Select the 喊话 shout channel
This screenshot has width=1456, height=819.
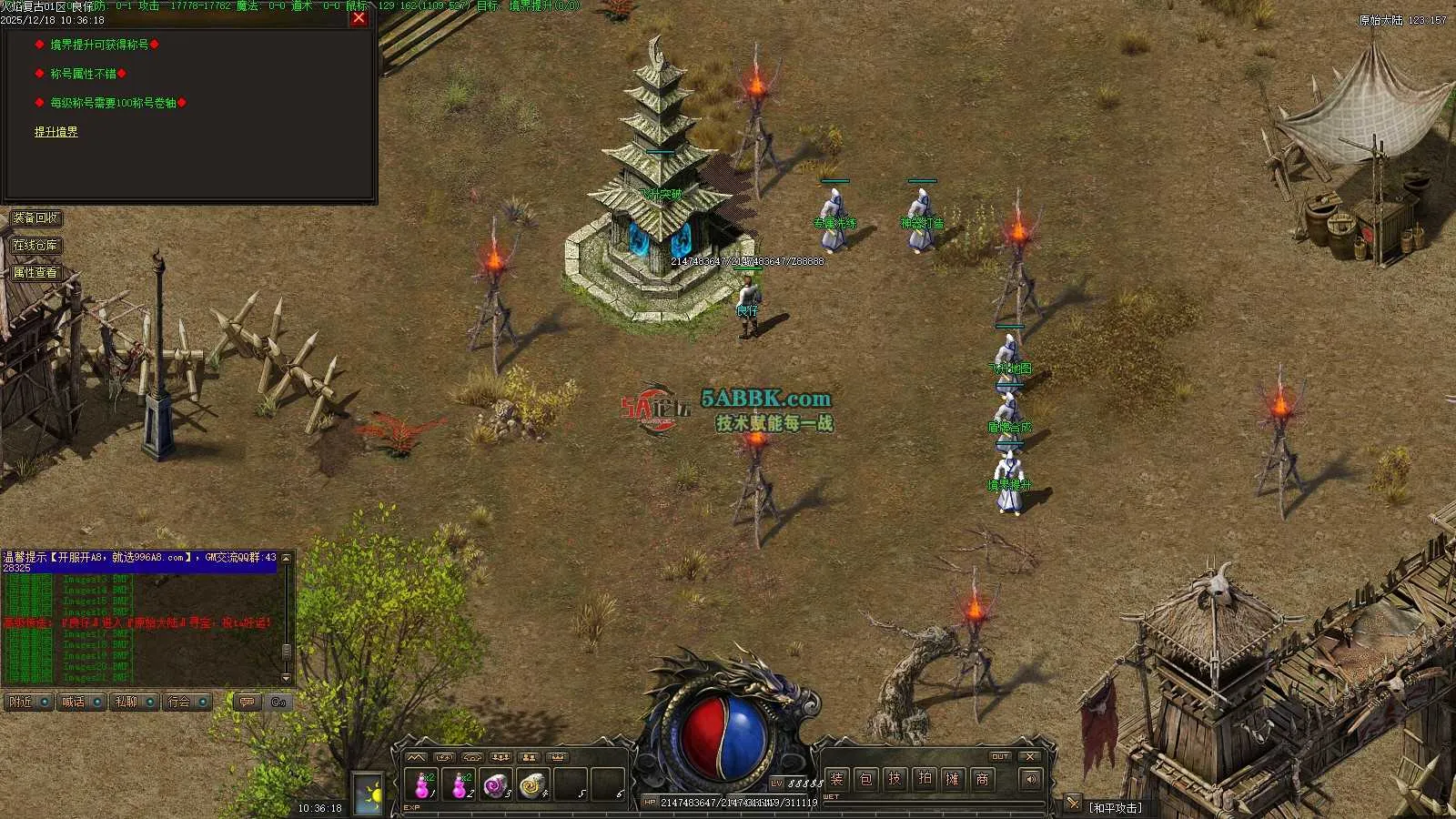click(80, 703)
